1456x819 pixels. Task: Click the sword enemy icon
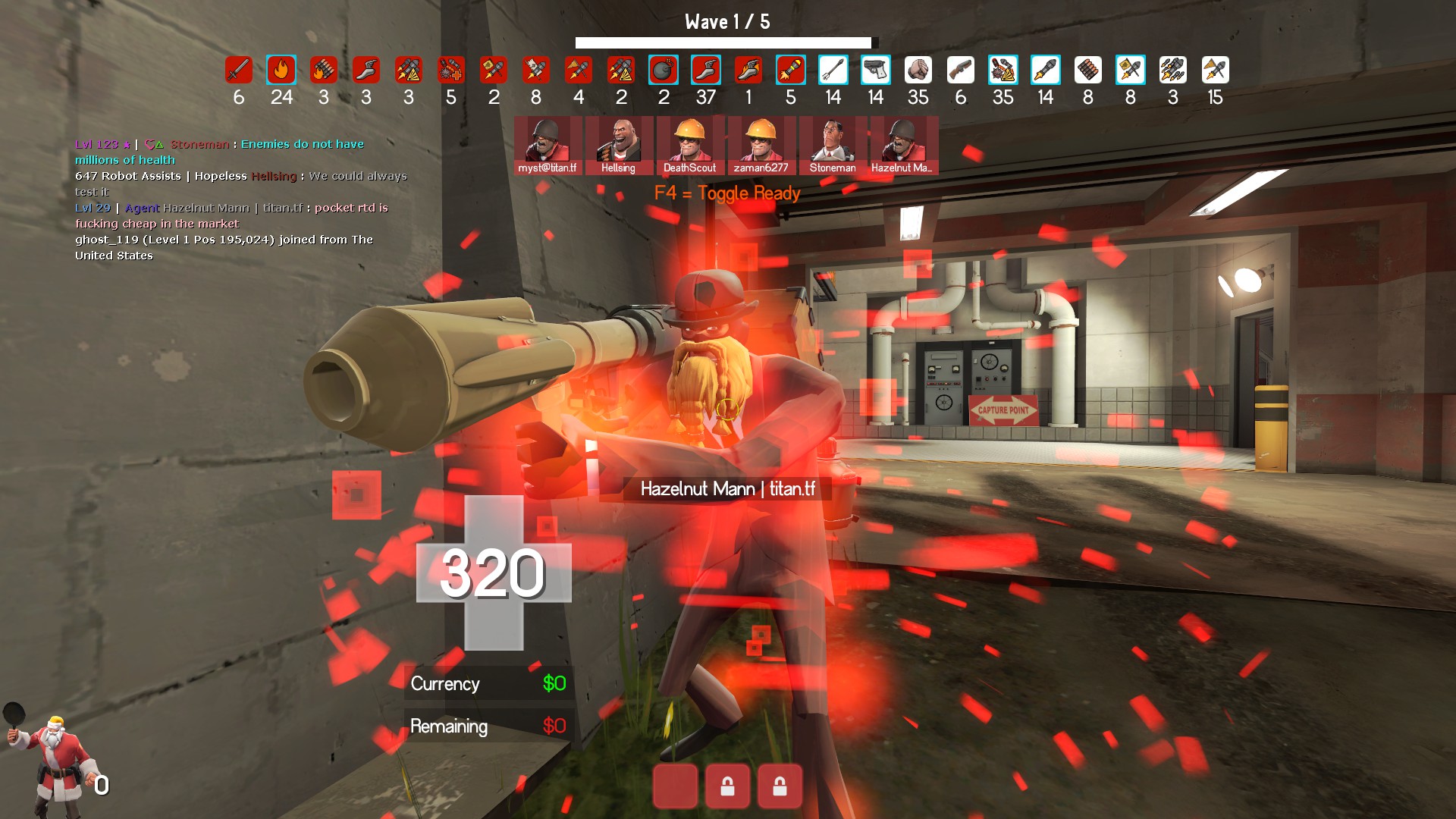[238, 71]
